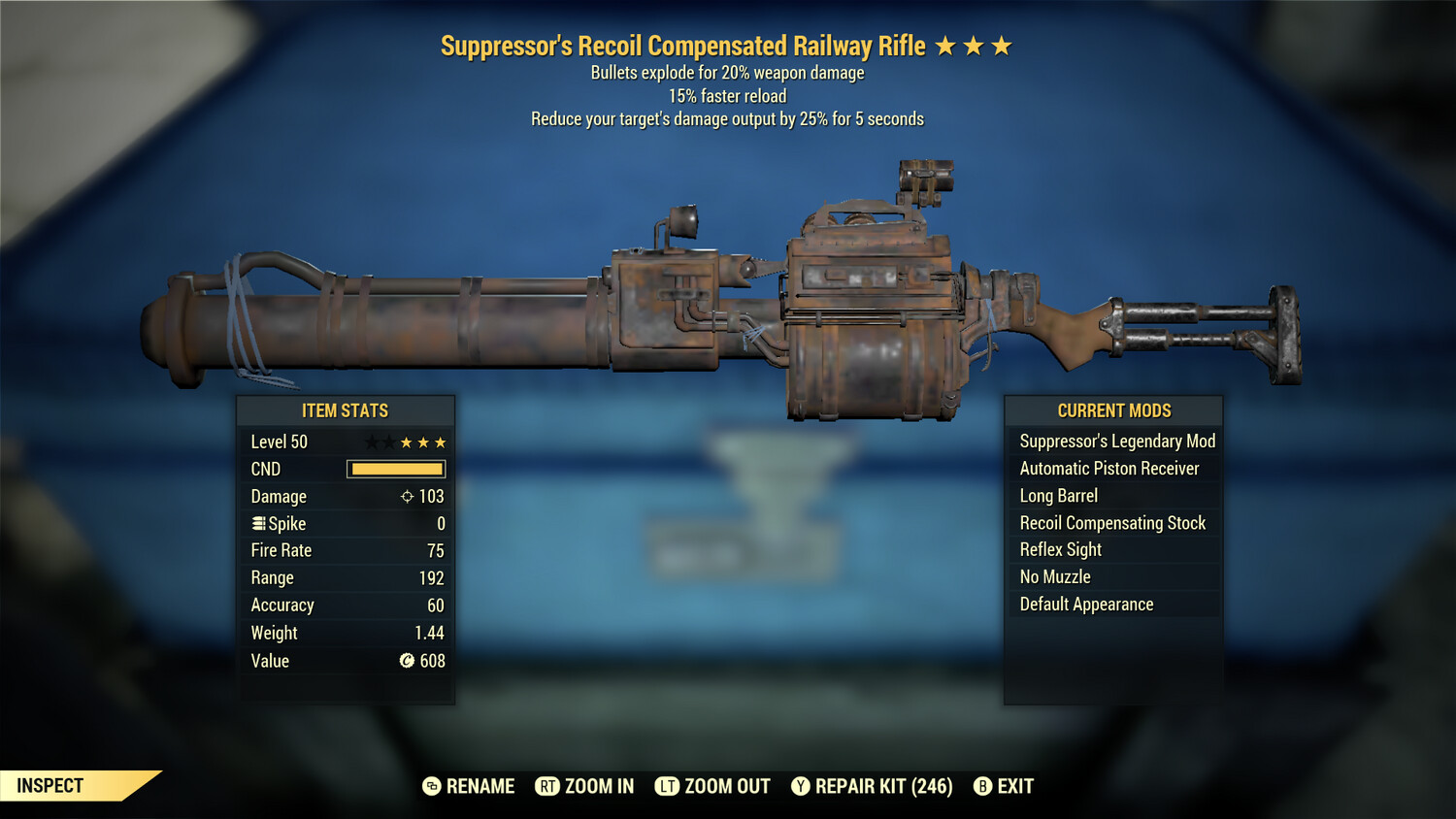Expand the Current Mods panel header
This screenshot has width=1456, height=819.
pyautogui.click(x=1113, y=410)
